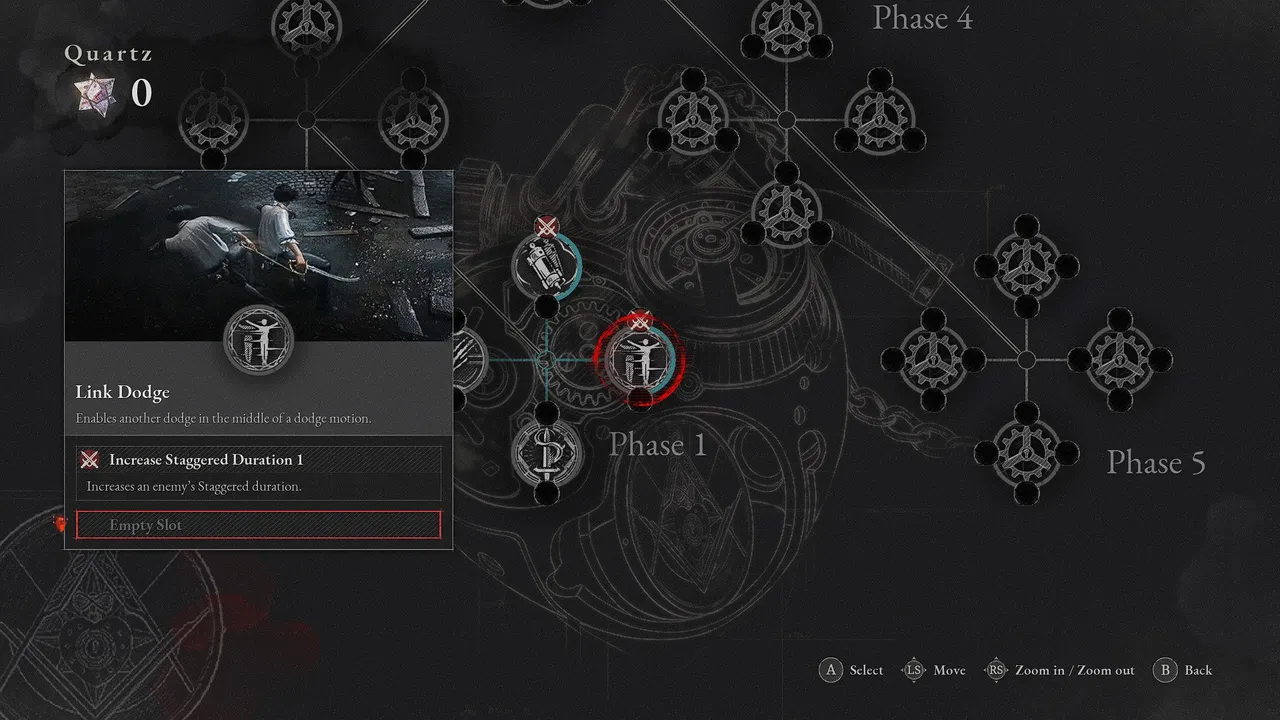Select the Increase Staggered Duration 1 slot
1280x720 pixels.
258,460
